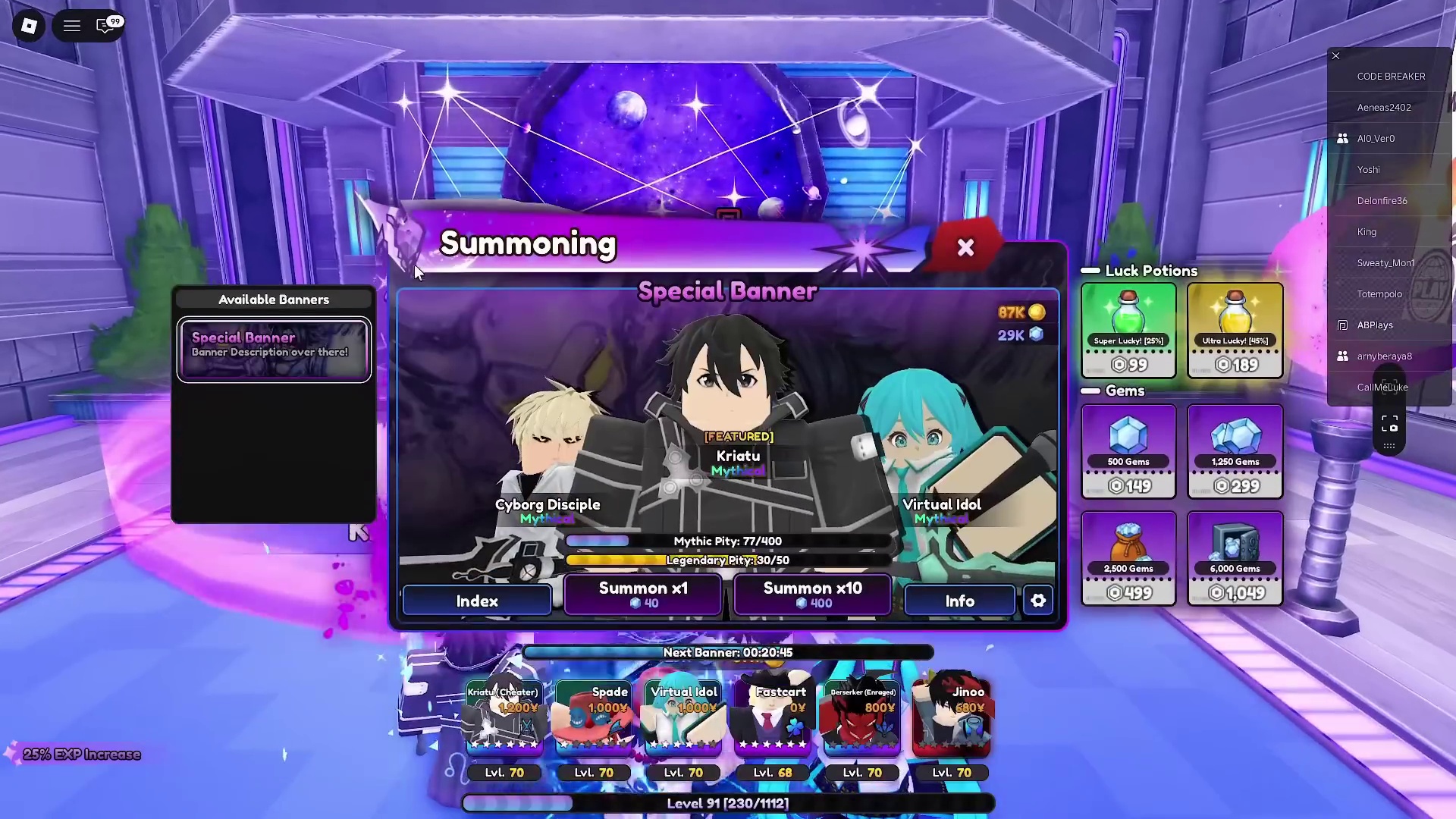Select the Special Banner entry

click(x=274, y=349)
